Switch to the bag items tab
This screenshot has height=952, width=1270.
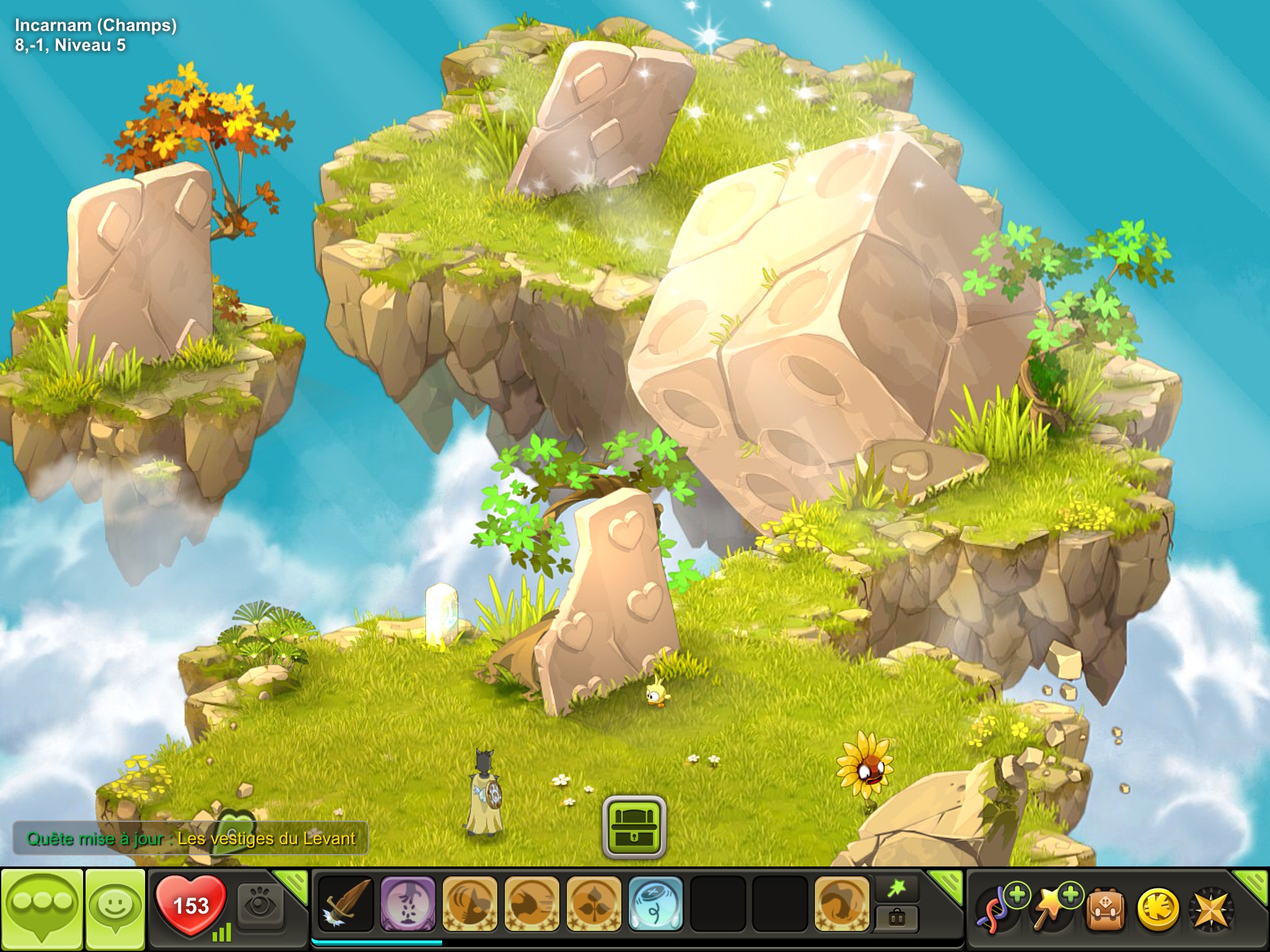[896, 917]
